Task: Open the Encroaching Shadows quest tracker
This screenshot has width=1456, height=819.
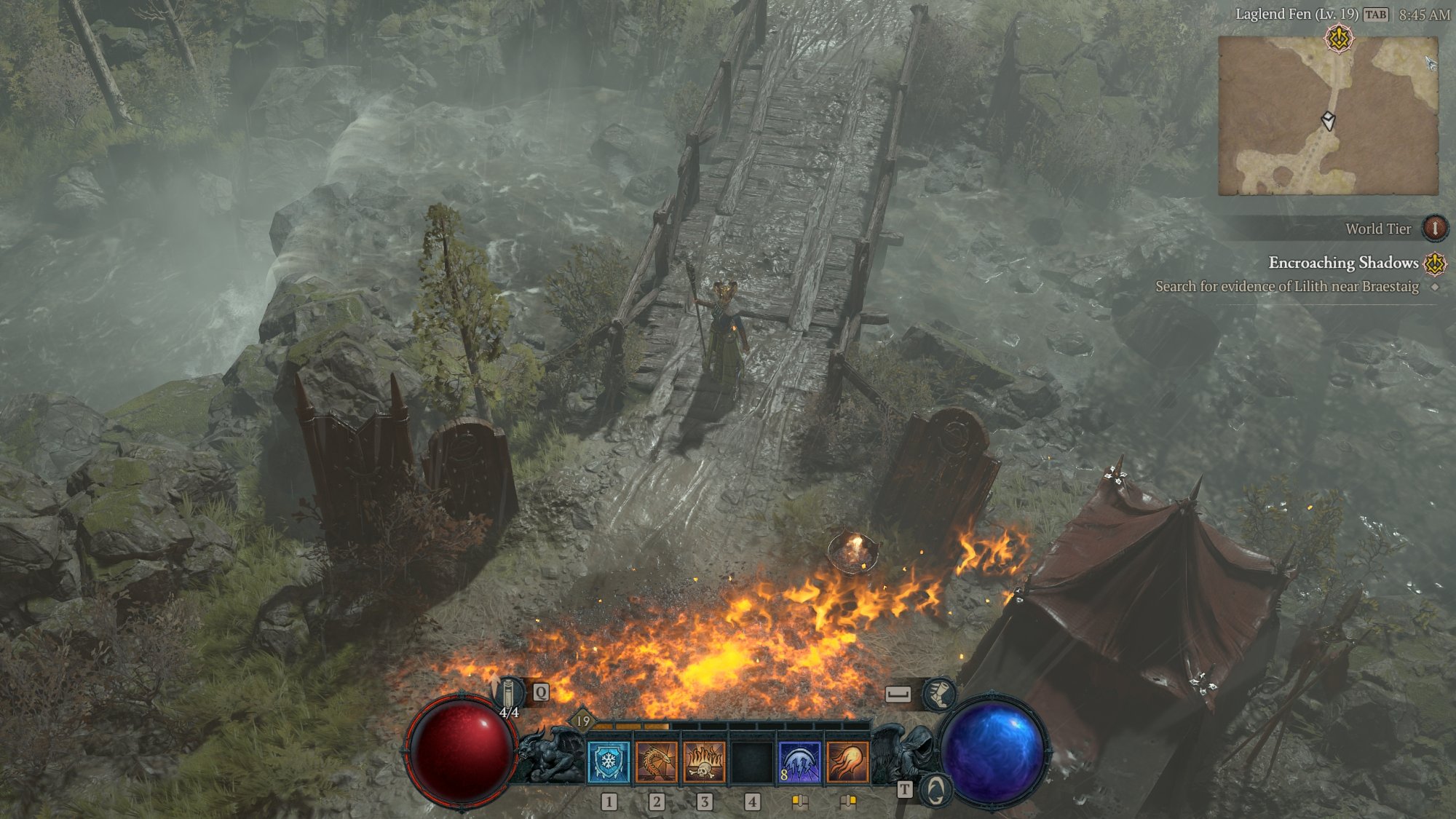Action: tap(1343, 263)
